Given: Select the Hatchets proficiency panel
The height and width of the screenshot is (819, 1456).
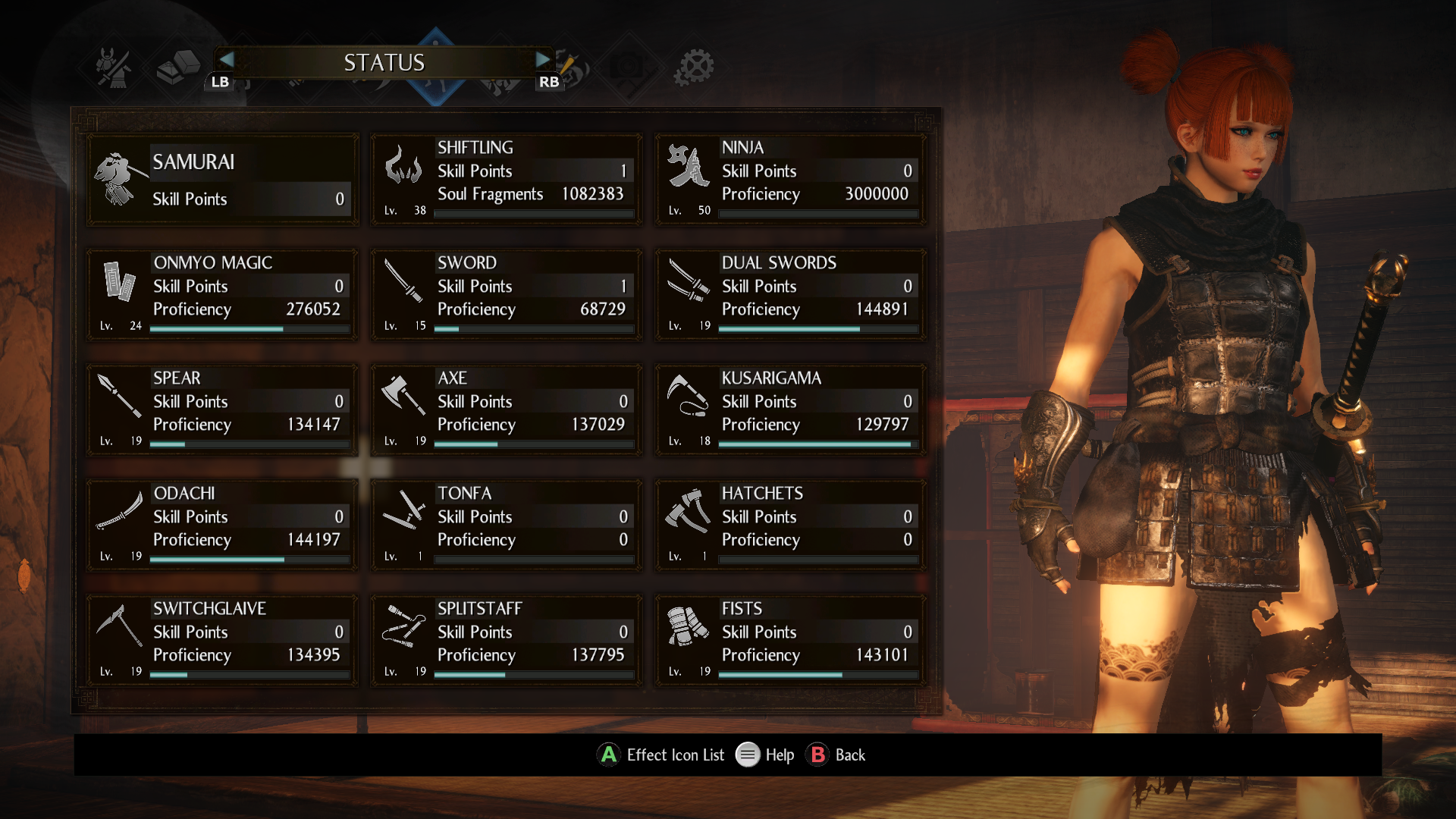Looking at the screenshot, I should tap(791, 526).
